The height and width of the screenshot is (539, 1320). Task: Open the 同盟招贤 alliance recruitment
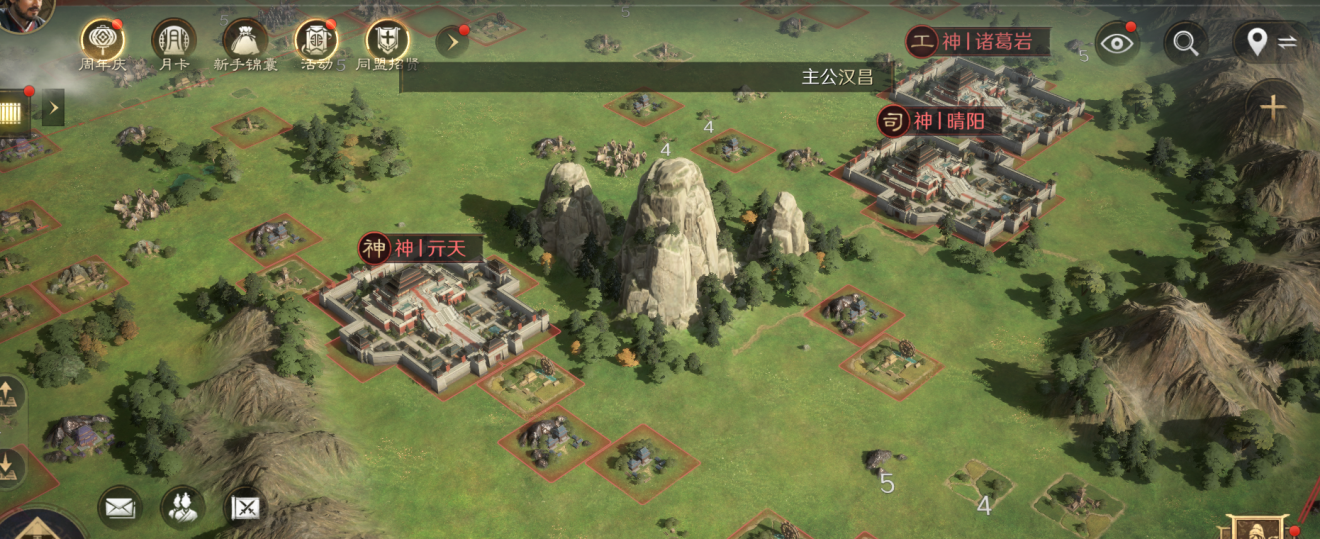coord(387,41)
